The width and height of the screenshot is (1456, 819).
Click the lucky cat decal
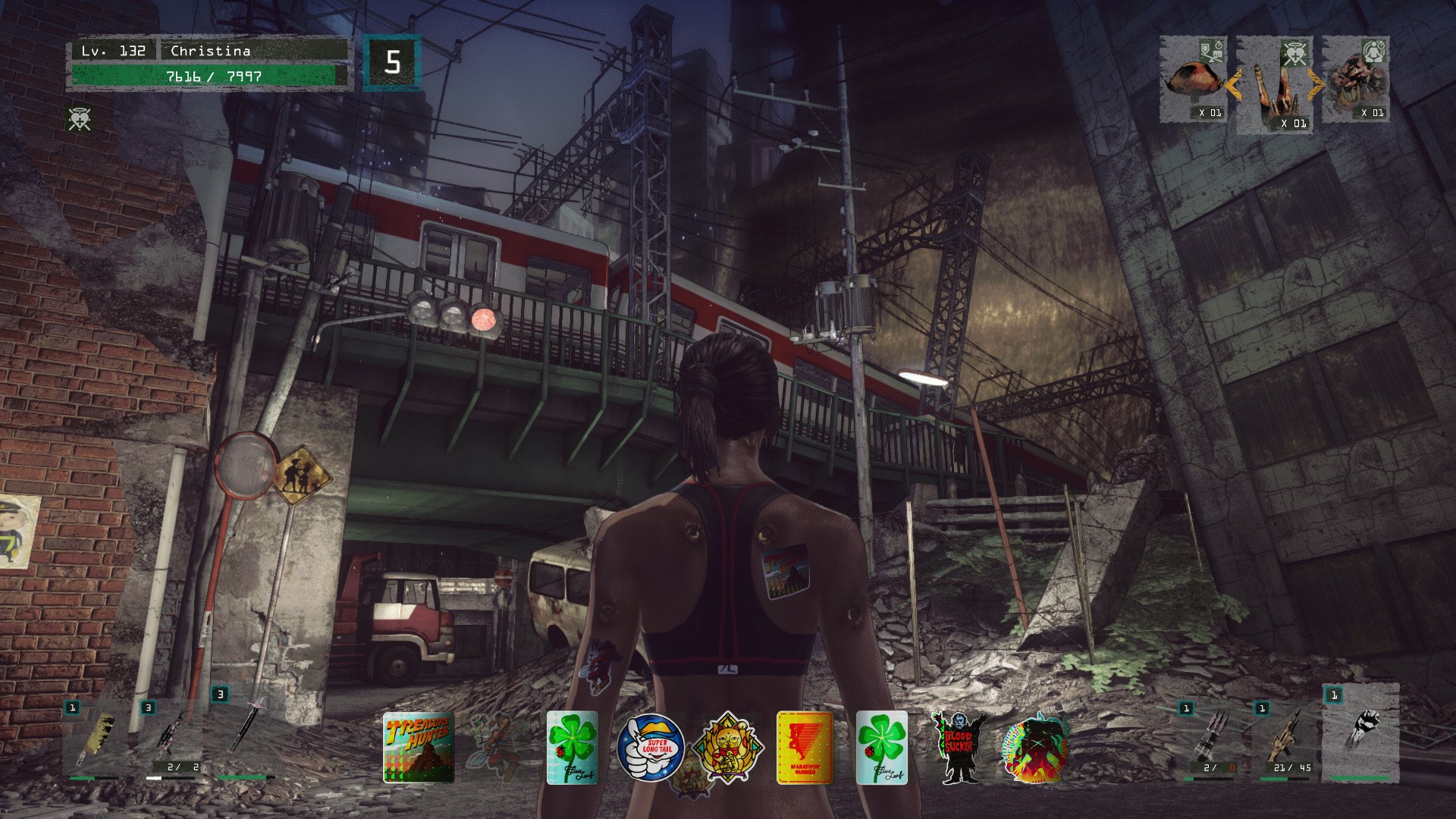728,747
